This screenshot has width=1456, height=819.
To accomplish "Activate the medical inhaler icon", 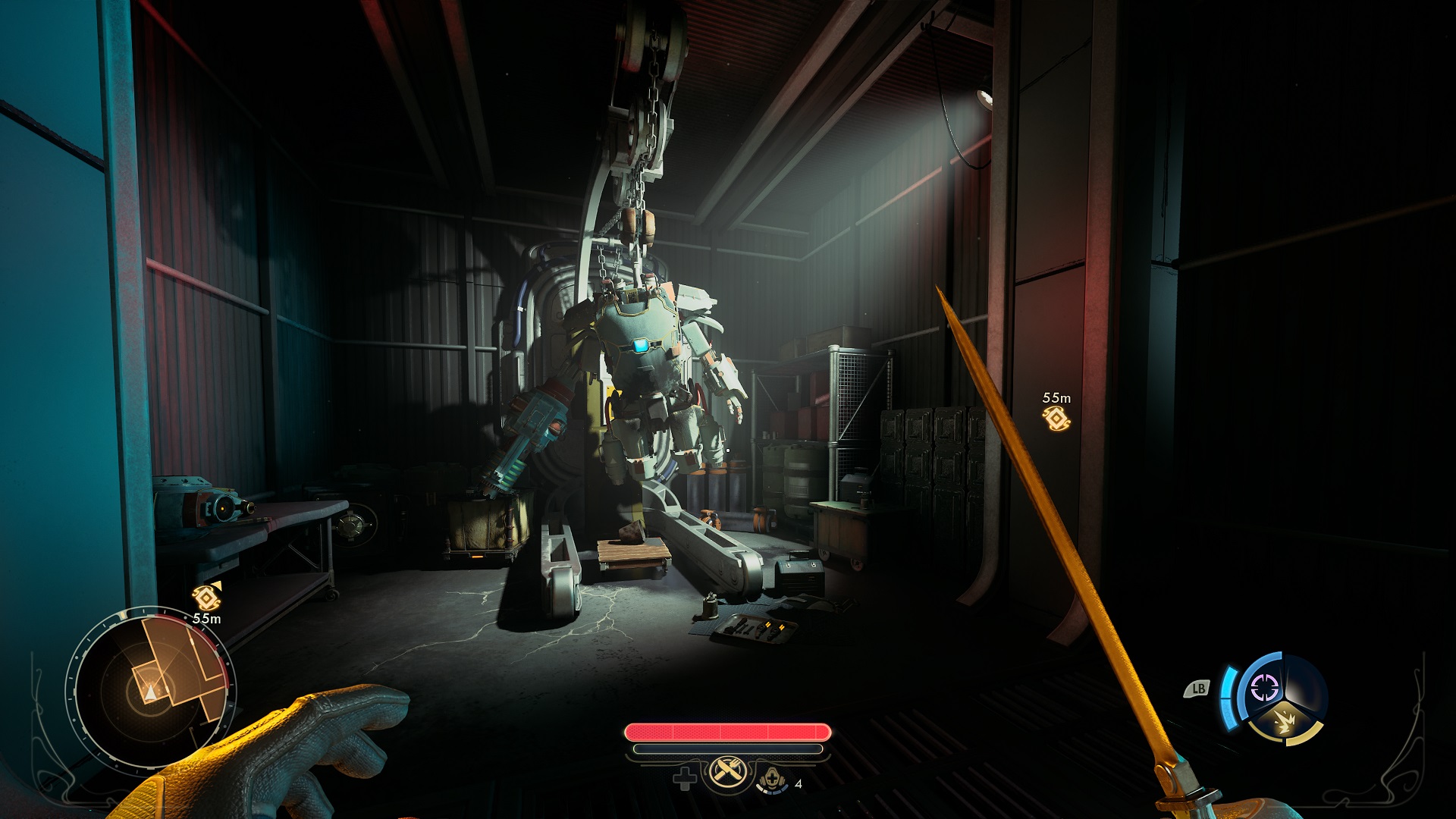I will (x=771, y=779).
